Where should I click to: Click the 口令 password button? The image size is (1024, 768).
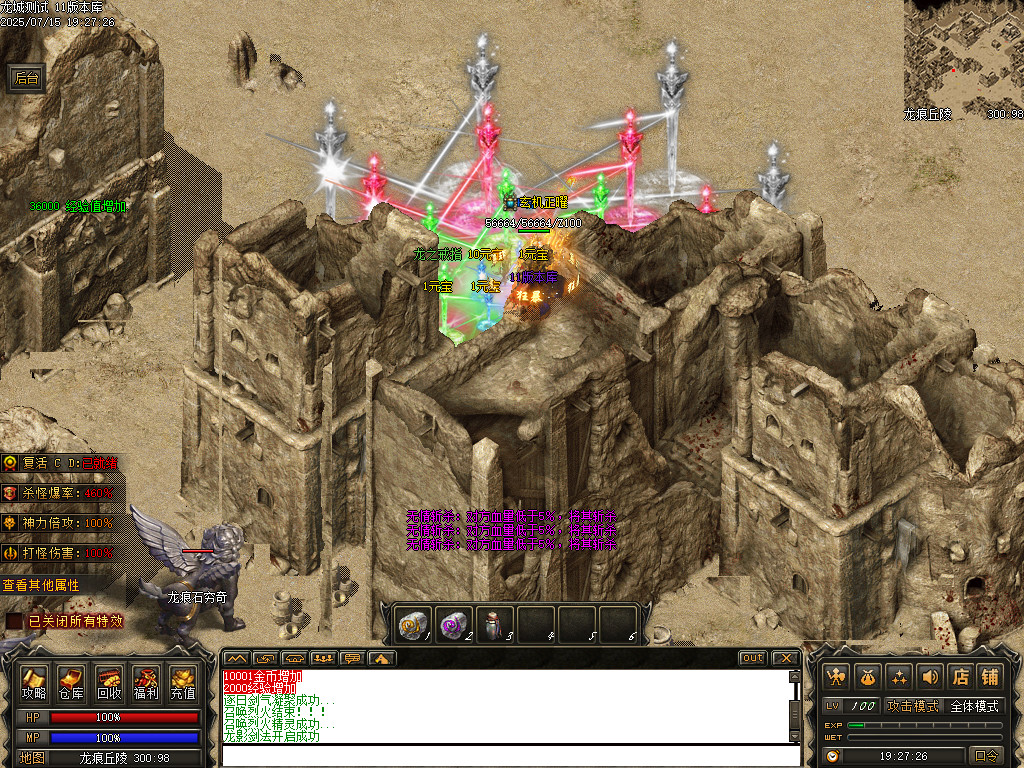986,756
